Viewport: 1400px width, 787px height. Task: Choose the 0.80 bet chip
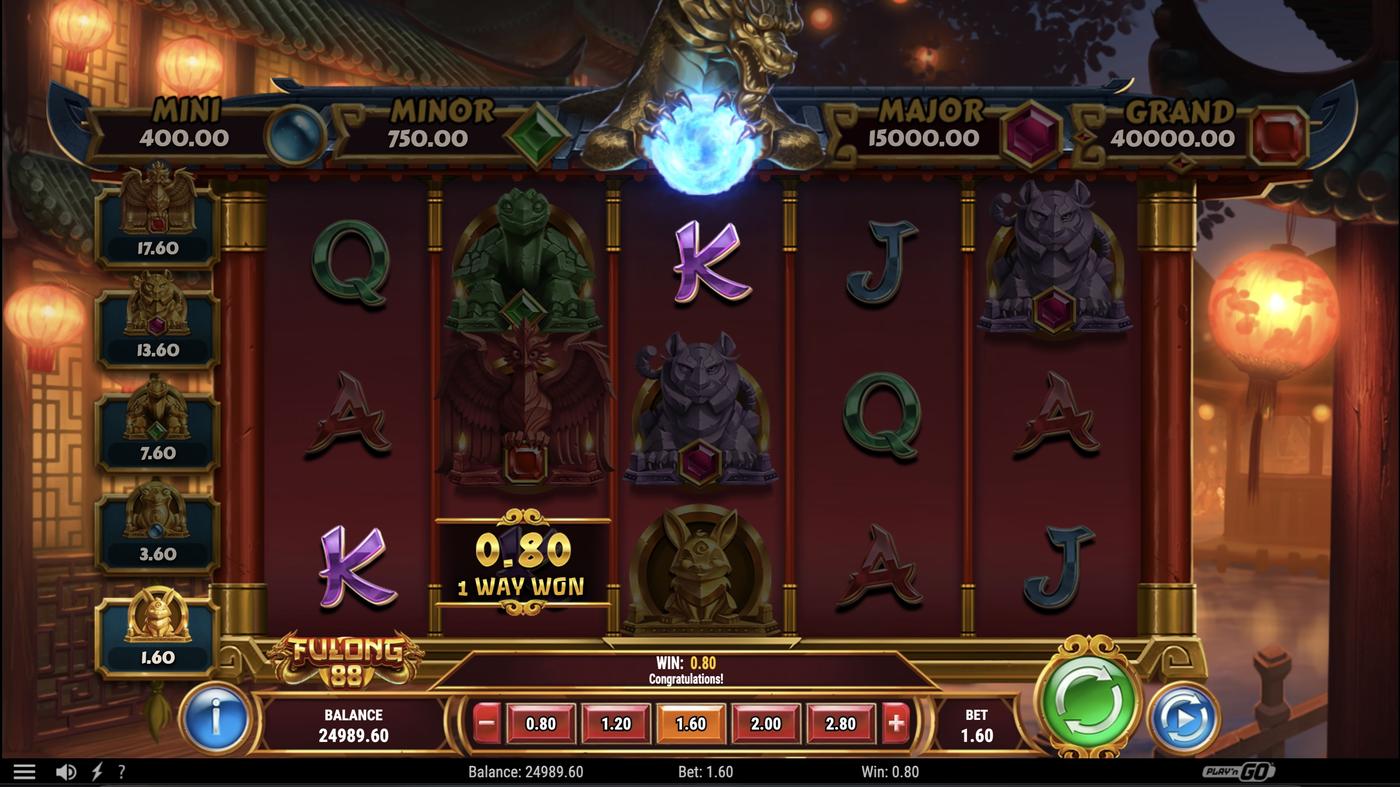[540, 723]
